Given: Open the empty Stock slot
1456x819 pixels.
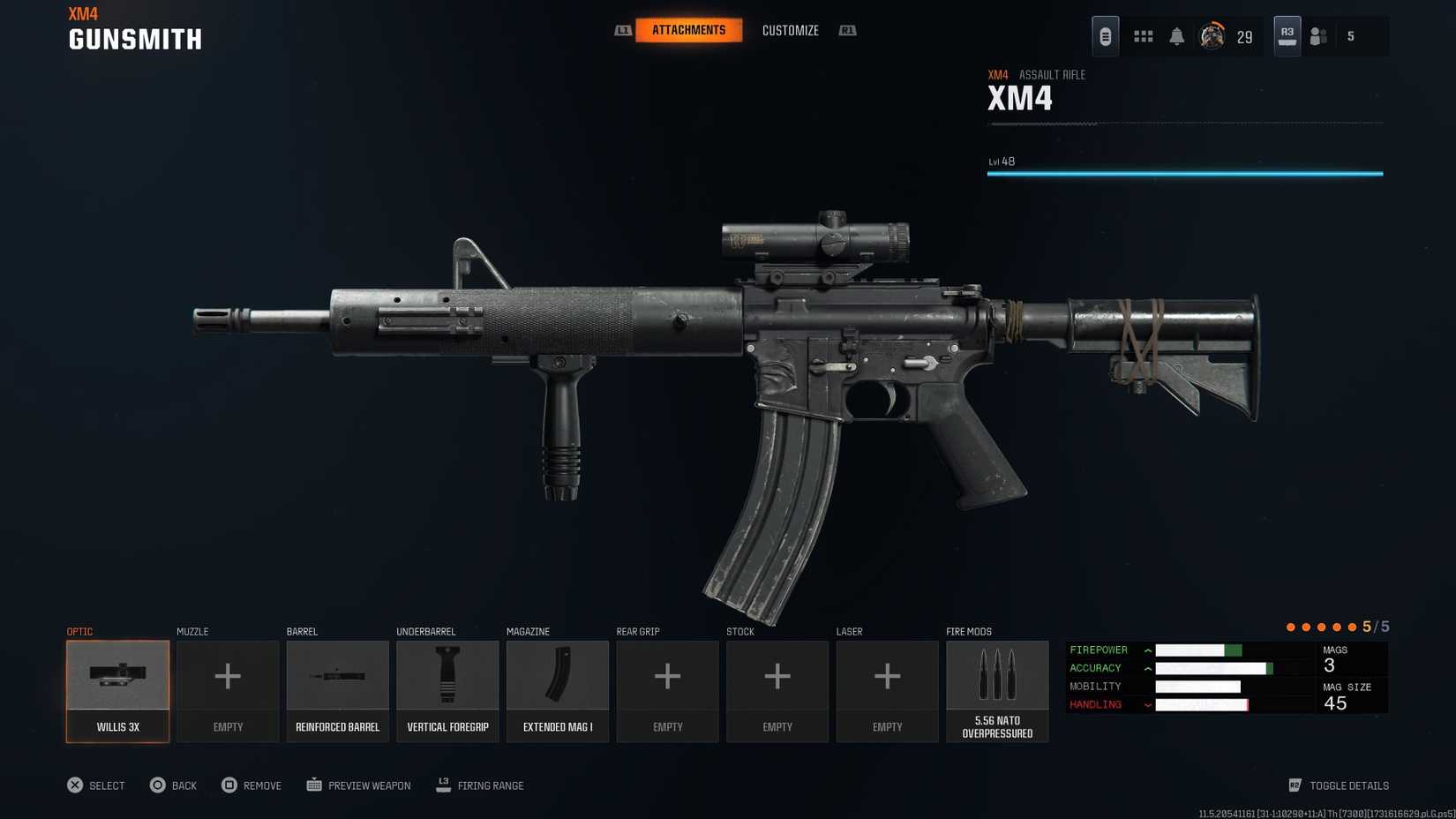Looking at the screenshot, I should point(777,691).
